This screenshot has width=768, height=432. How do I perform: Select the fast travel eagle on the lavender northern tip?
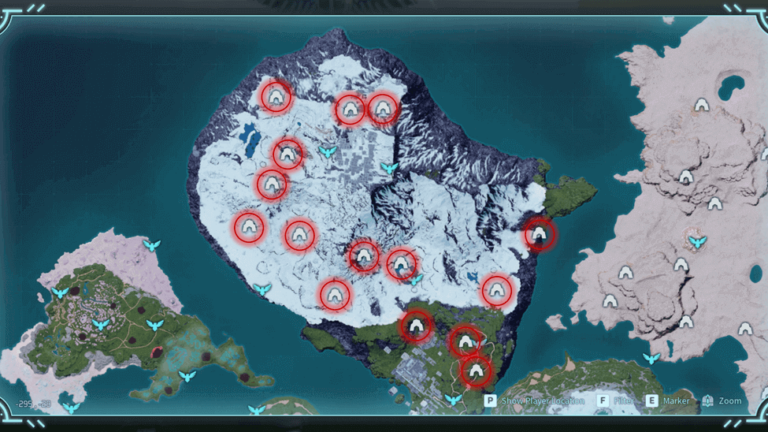click(151, 245)
